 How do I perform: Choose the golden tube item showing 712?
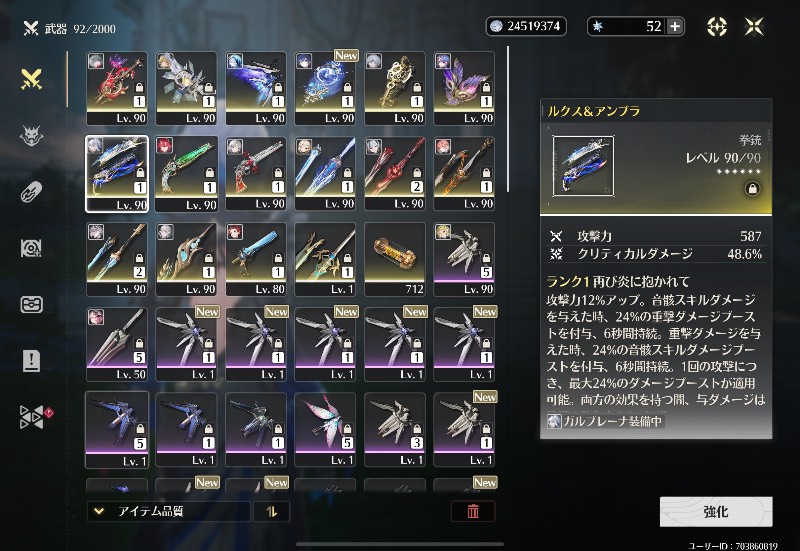(395, 258)
